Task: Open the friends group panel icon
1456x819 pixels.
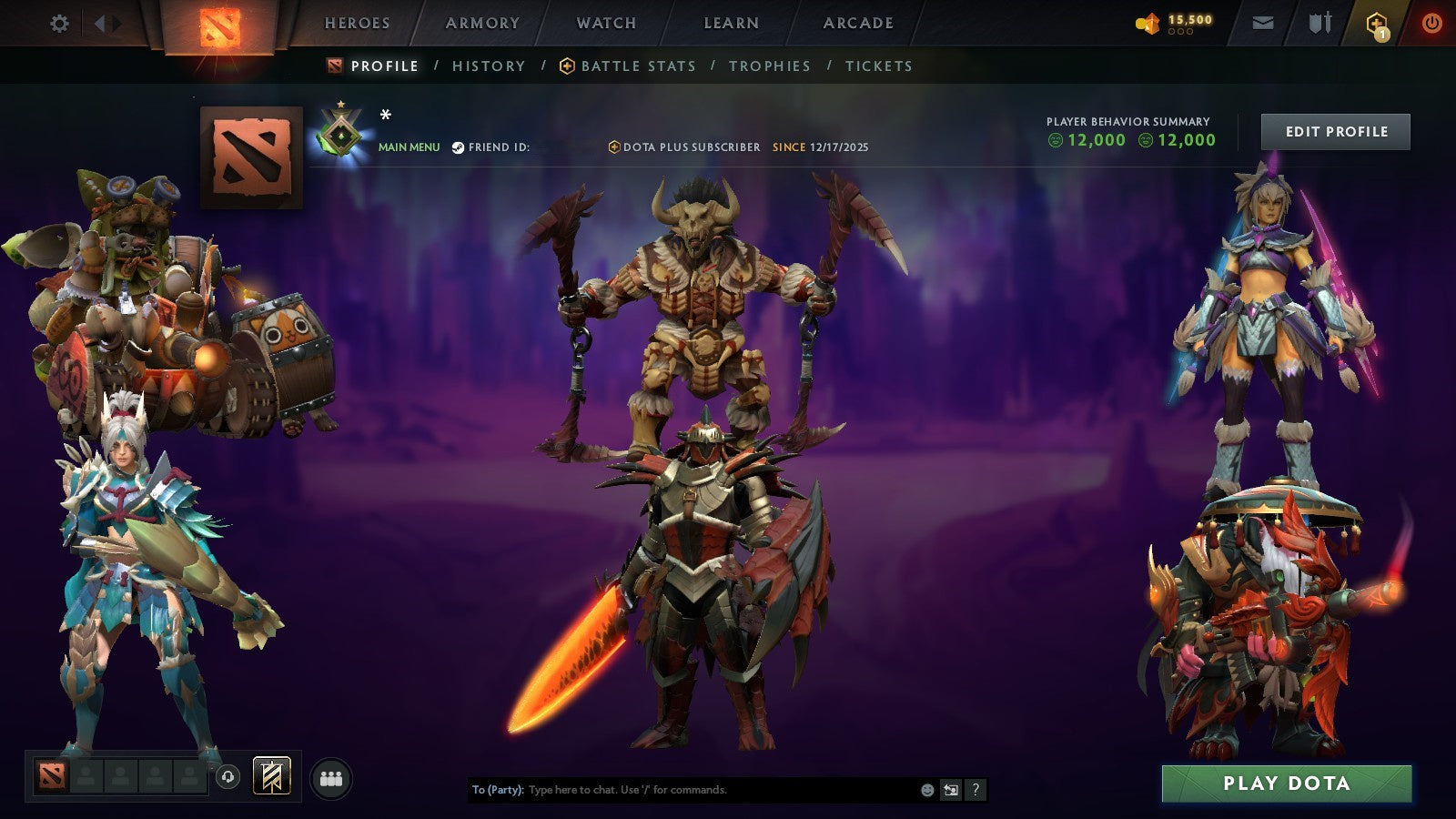Action: (x=332, y=775)
